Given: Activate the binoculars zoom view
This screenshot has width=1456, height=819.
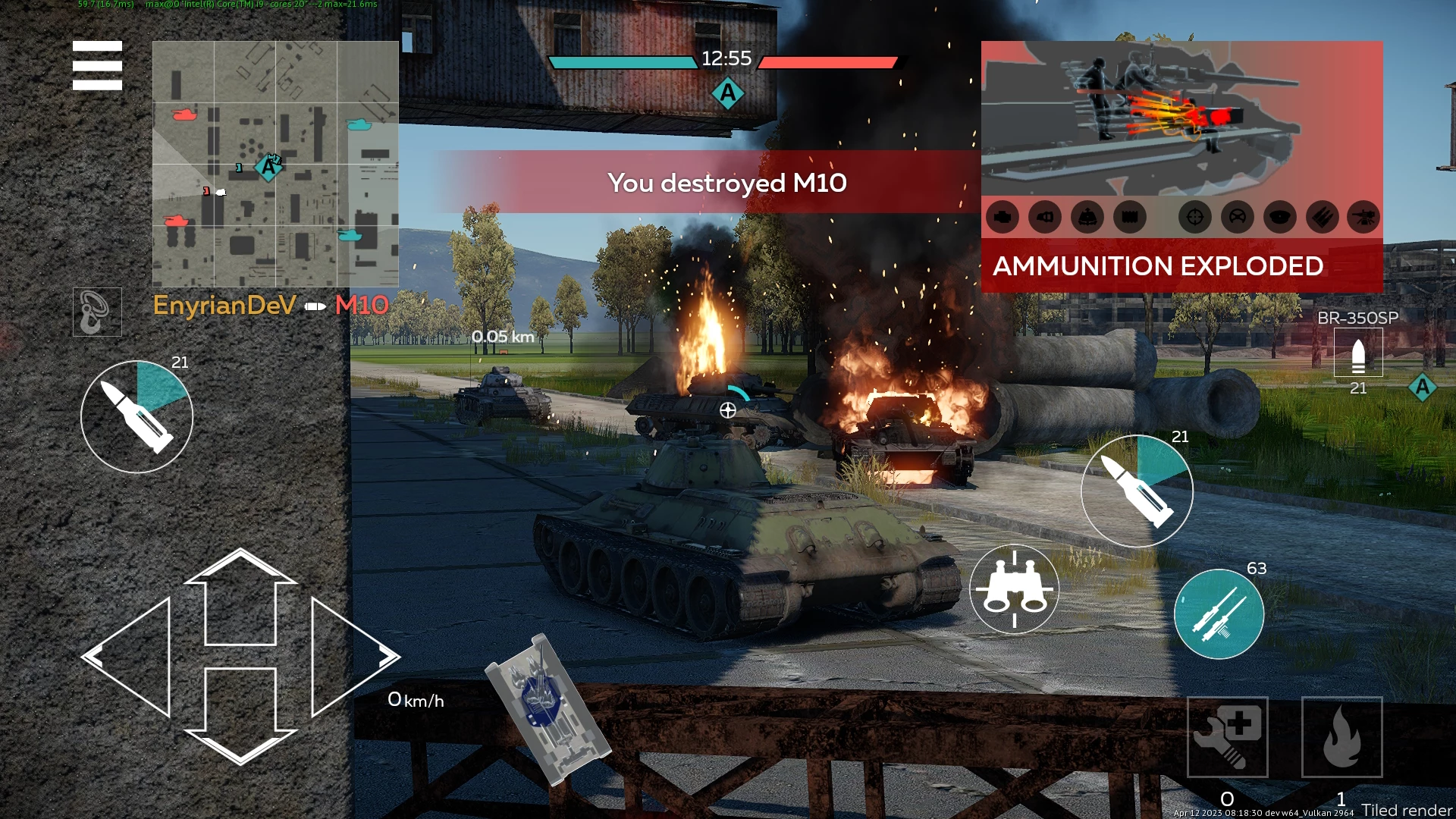Looking at the screenshot, I should tap(1014, 588).
